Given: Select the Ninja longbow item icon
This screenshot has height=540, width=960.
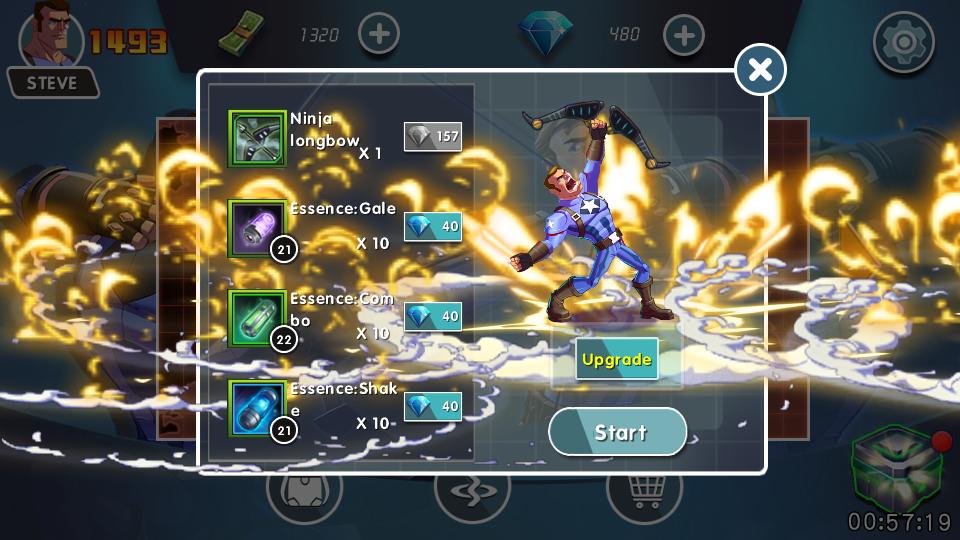Looking at the screenshot, I should [x=257, y=138].
